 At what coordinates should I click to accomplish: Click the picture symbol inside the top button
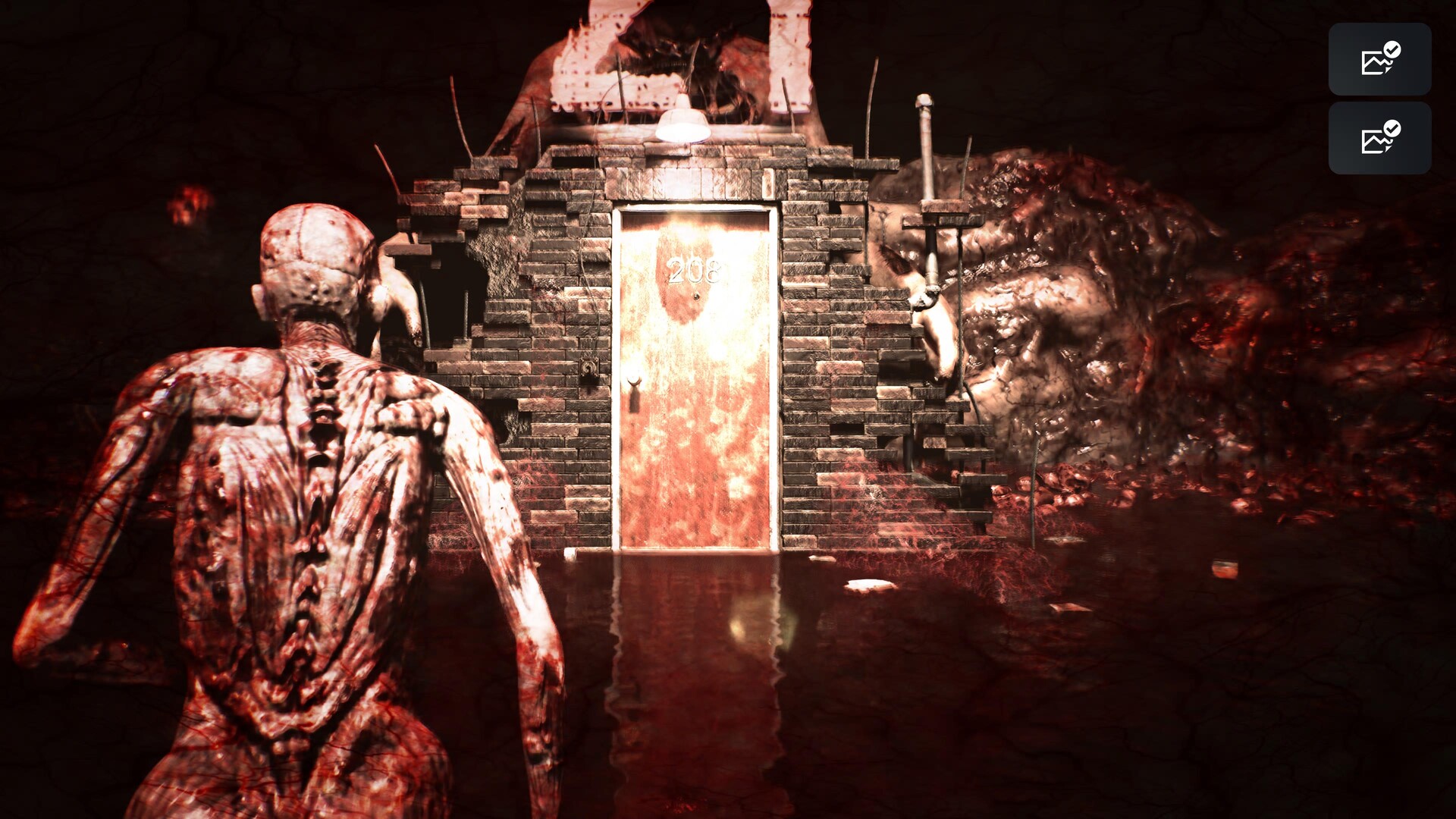click(1373, 63)
